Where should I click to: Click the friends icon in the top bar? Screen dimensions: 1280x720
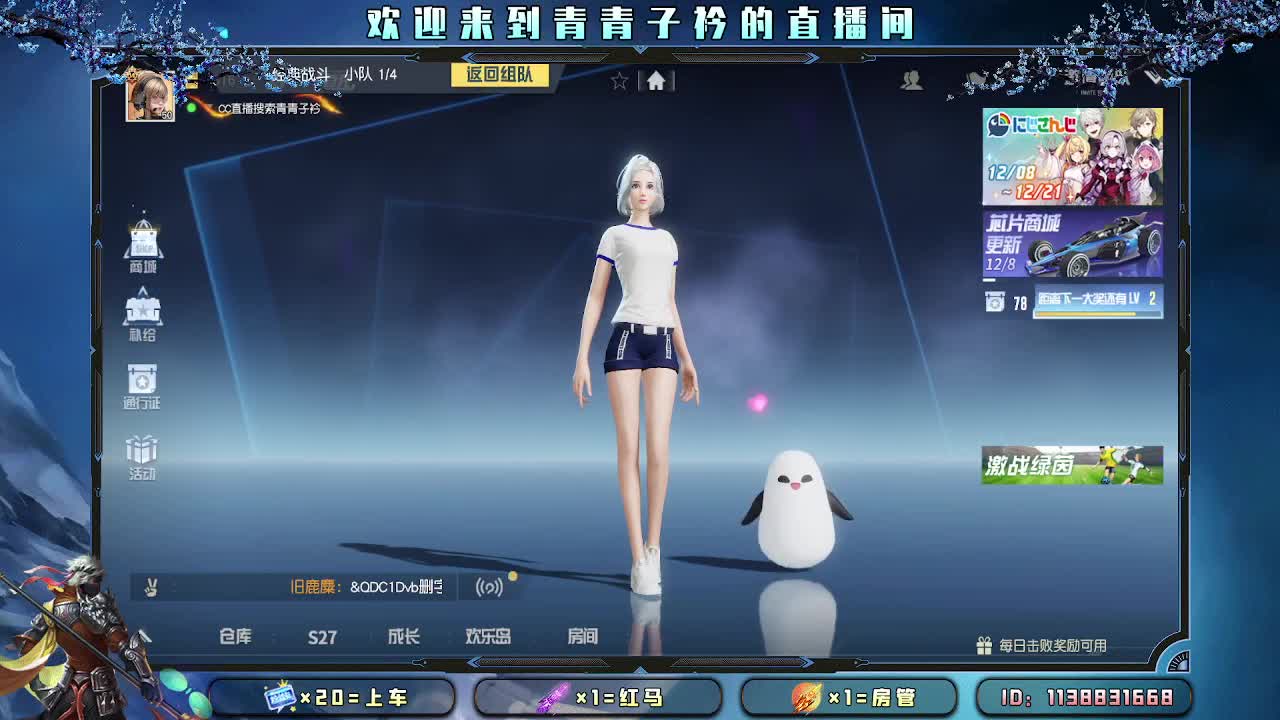click(911, 82)
